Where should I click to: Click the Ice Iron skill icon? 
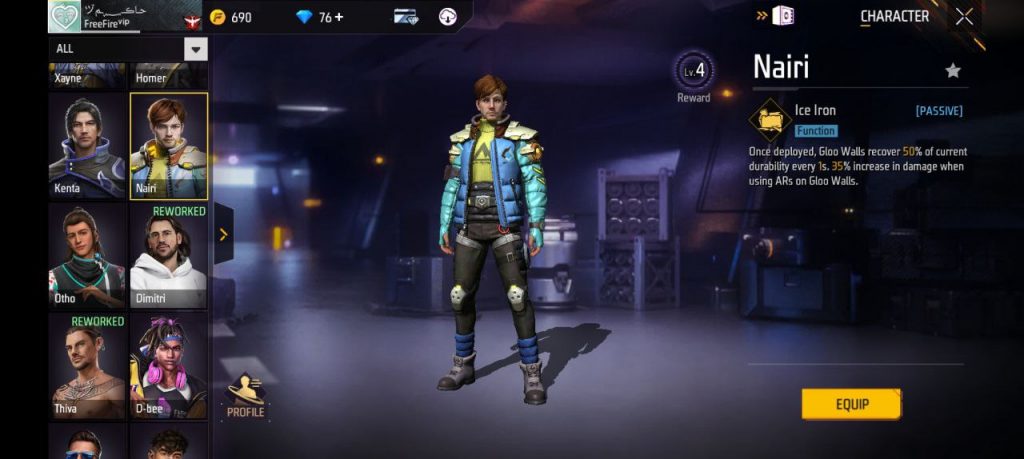pyautogui.click(x=770, y=120)
